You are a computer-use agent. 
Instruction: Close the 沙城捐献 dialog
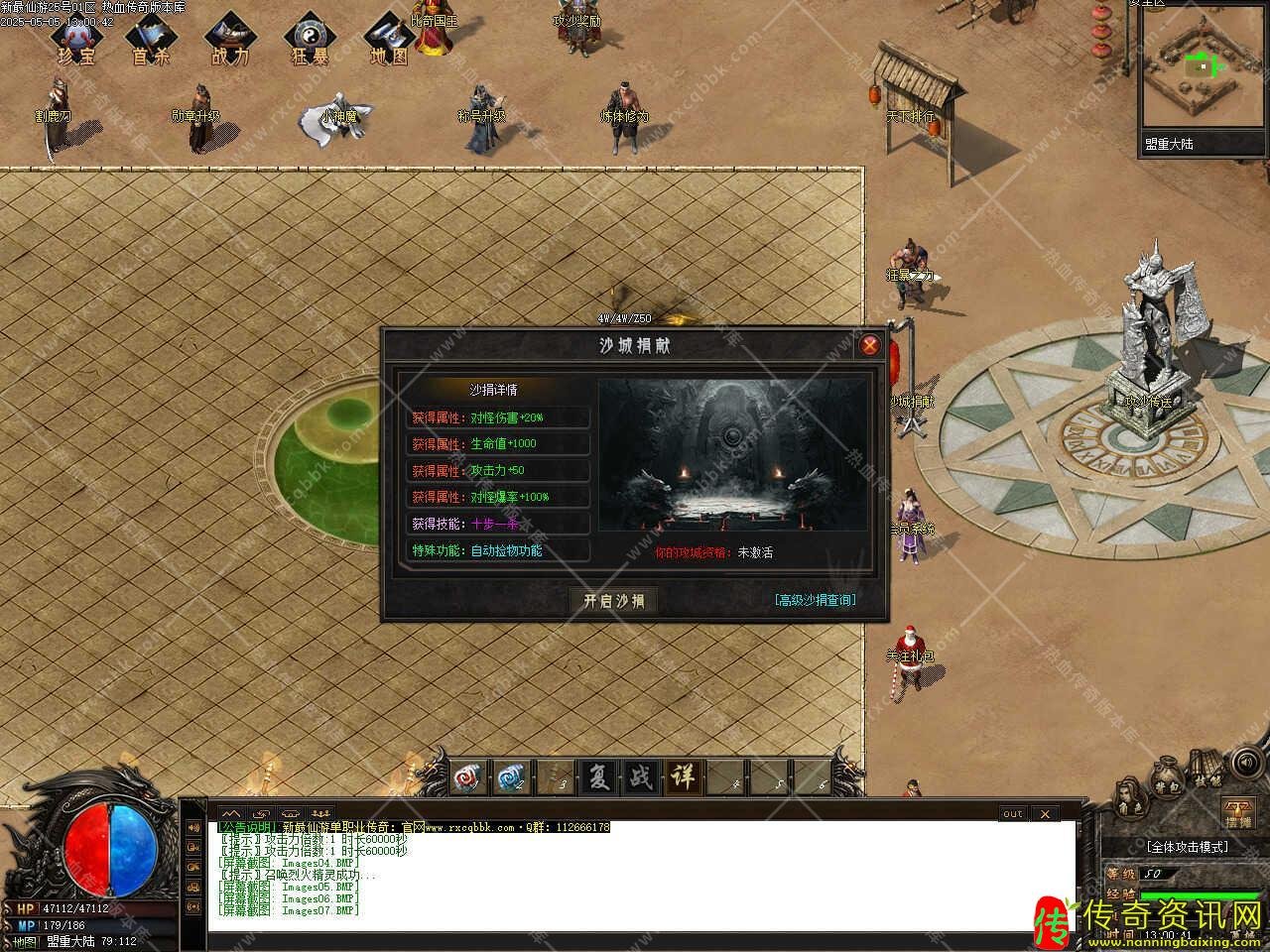[869, 345]
